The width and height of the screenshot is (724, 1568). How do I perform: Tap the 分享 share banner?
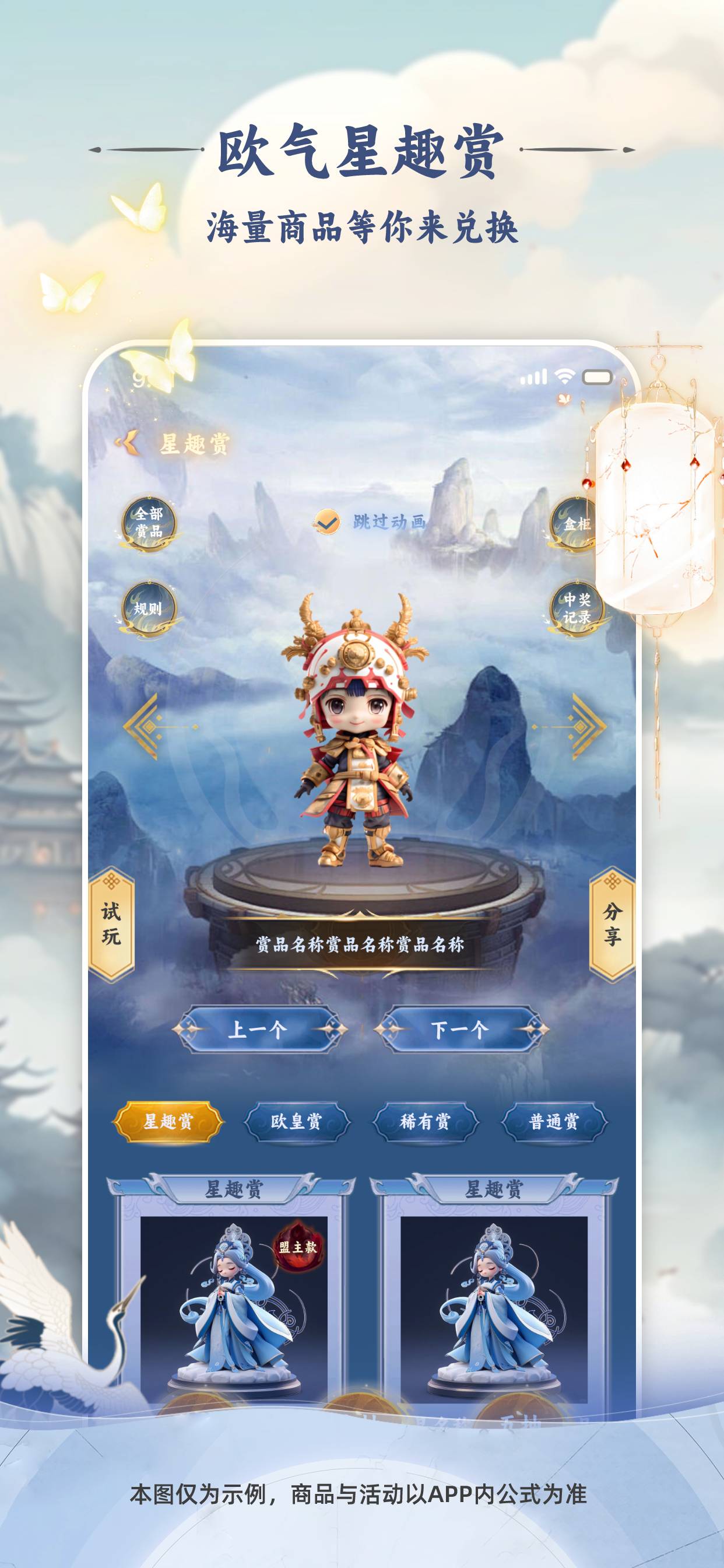pyautogui.click(x=612, y=924)
